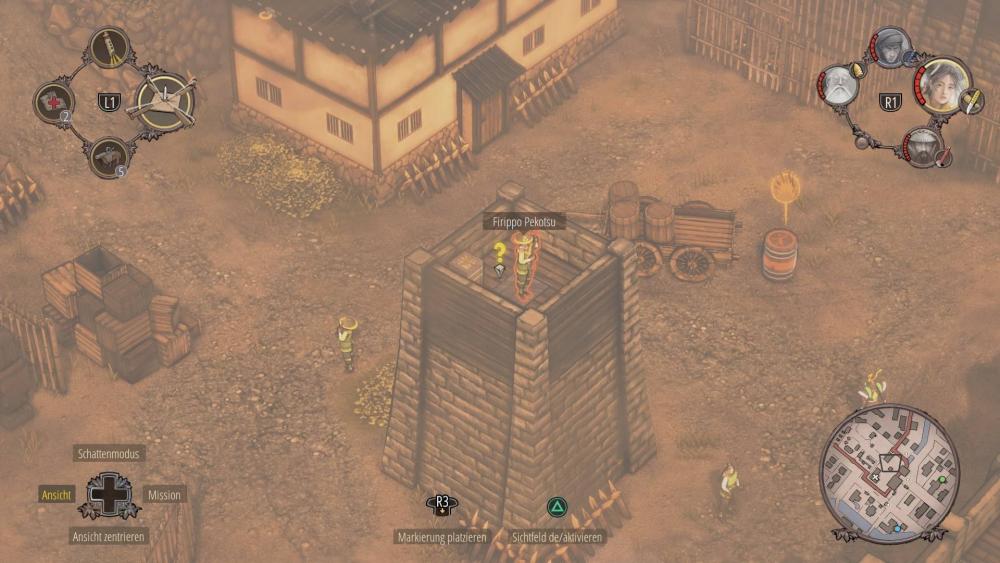Select the hairpin ability at top of wheel
1000x563 pixels.
click(x=108, y=46)
